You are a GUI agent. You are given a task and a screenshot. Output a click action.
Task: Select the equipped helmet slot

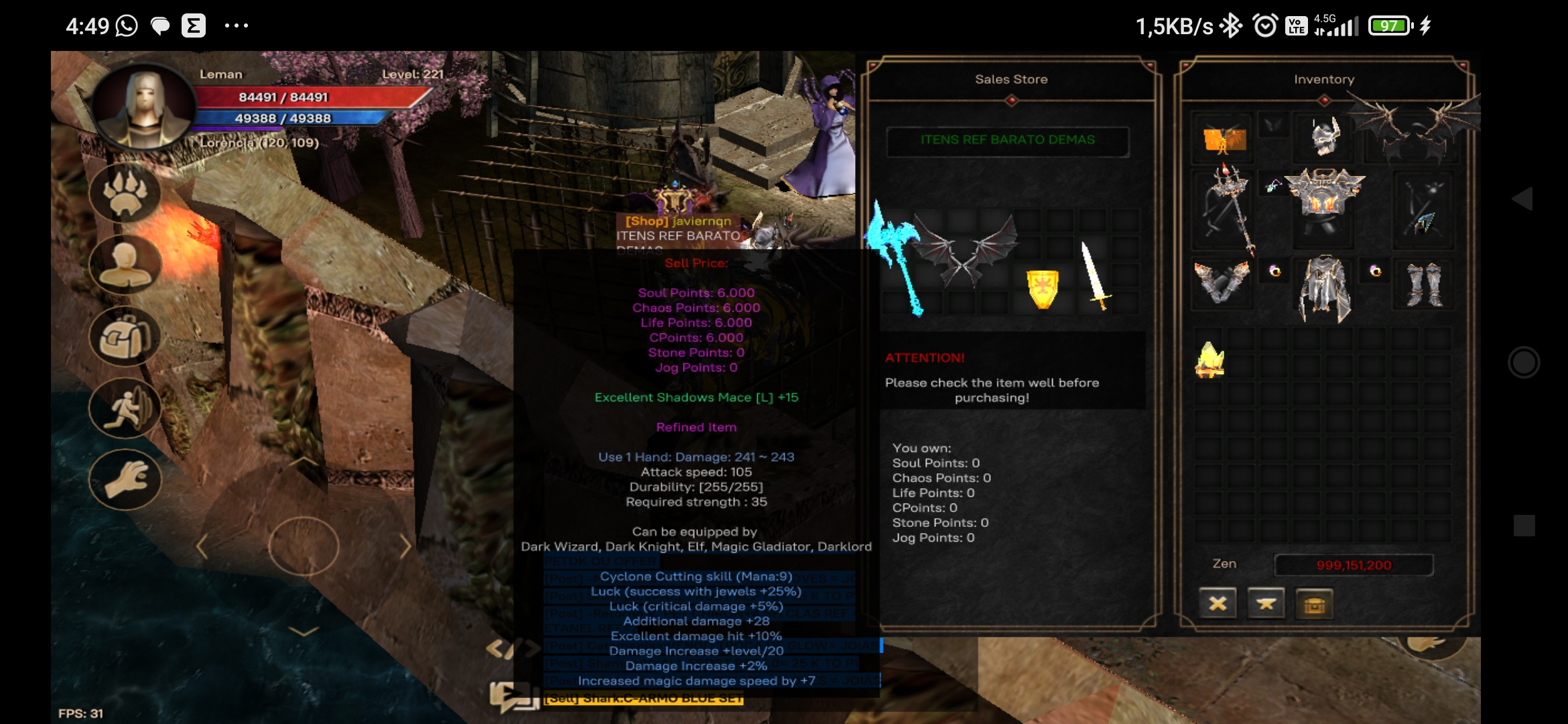(1324, 137)
